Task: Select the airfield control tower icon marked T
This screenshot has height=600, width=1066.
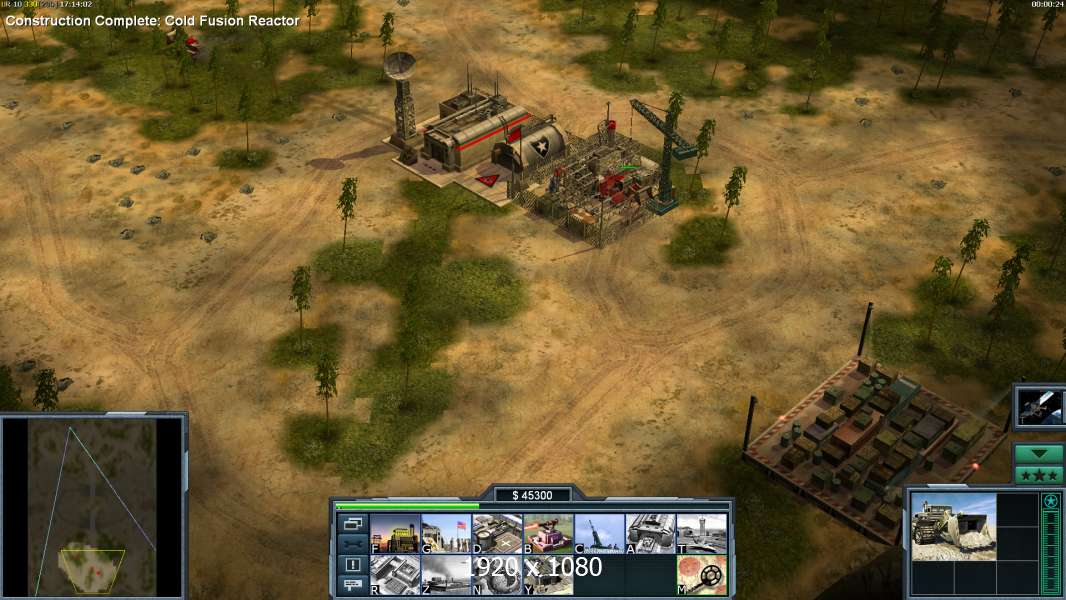Action: 701,534
